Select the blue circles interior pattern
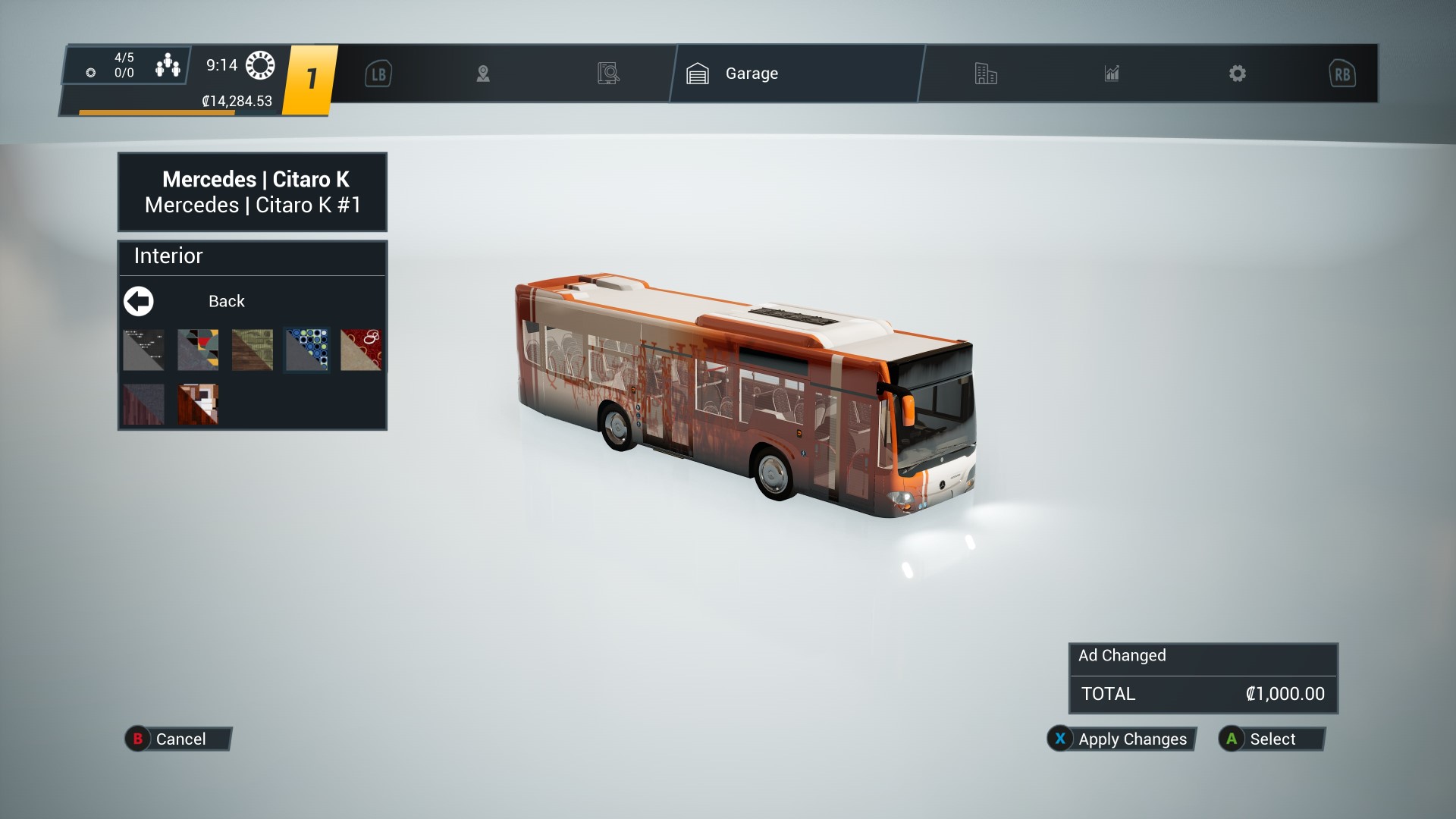The width and height of the screenshot is (1456, 819). pyautogui.click(x=307, y=350)
